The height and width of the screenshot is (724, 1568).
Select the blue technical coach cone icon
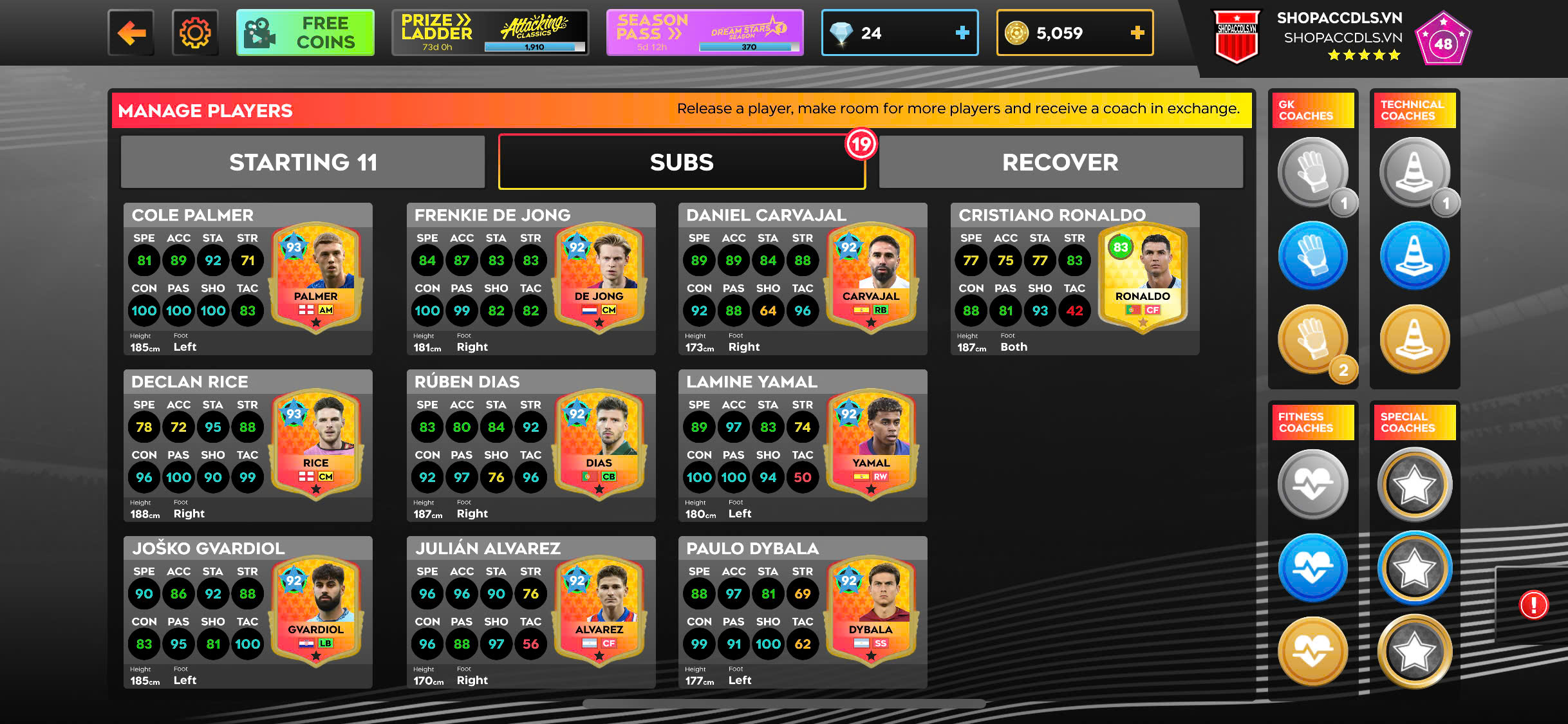pos(1414,255)
